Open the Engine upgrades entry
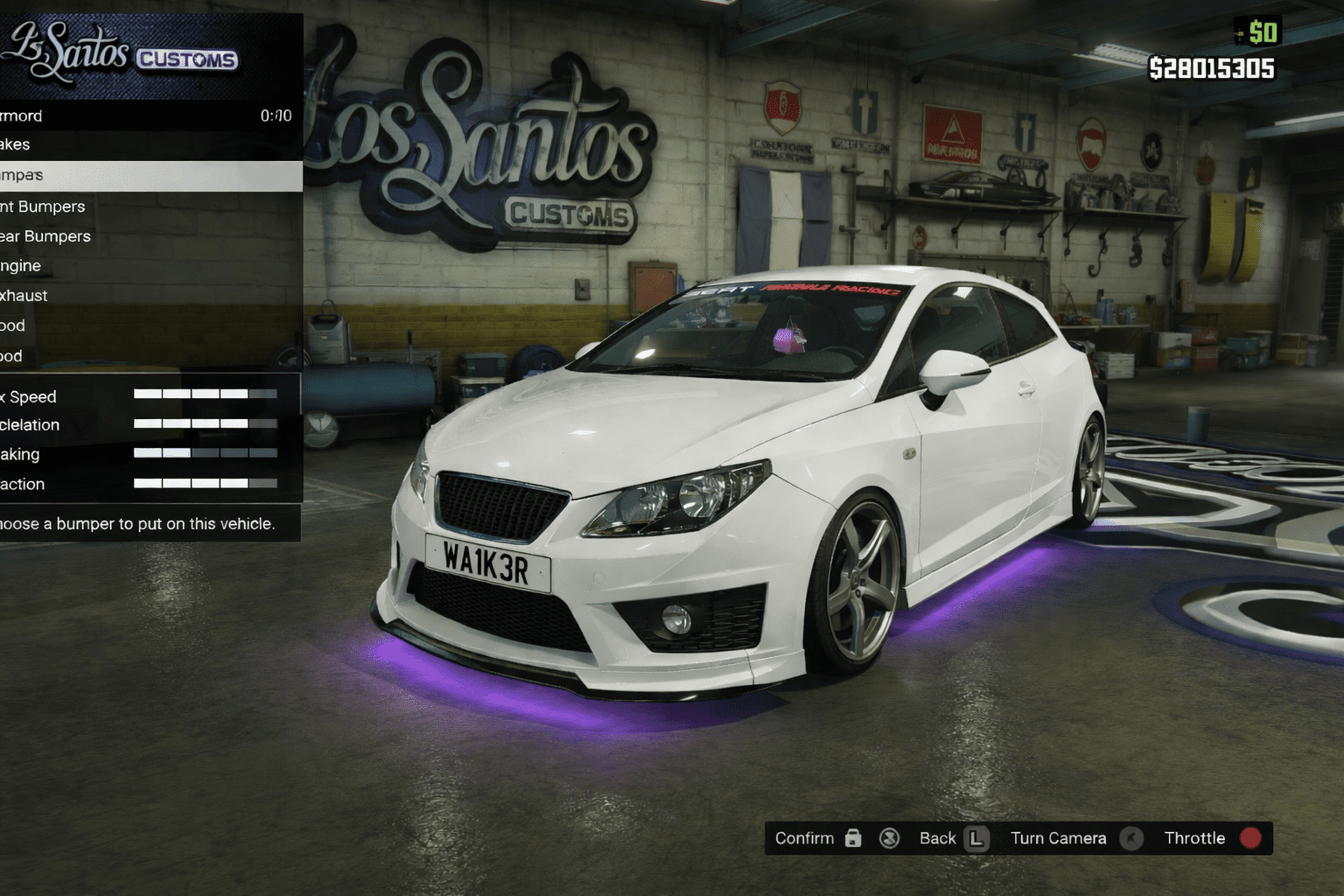 click(x=131, y=266)
